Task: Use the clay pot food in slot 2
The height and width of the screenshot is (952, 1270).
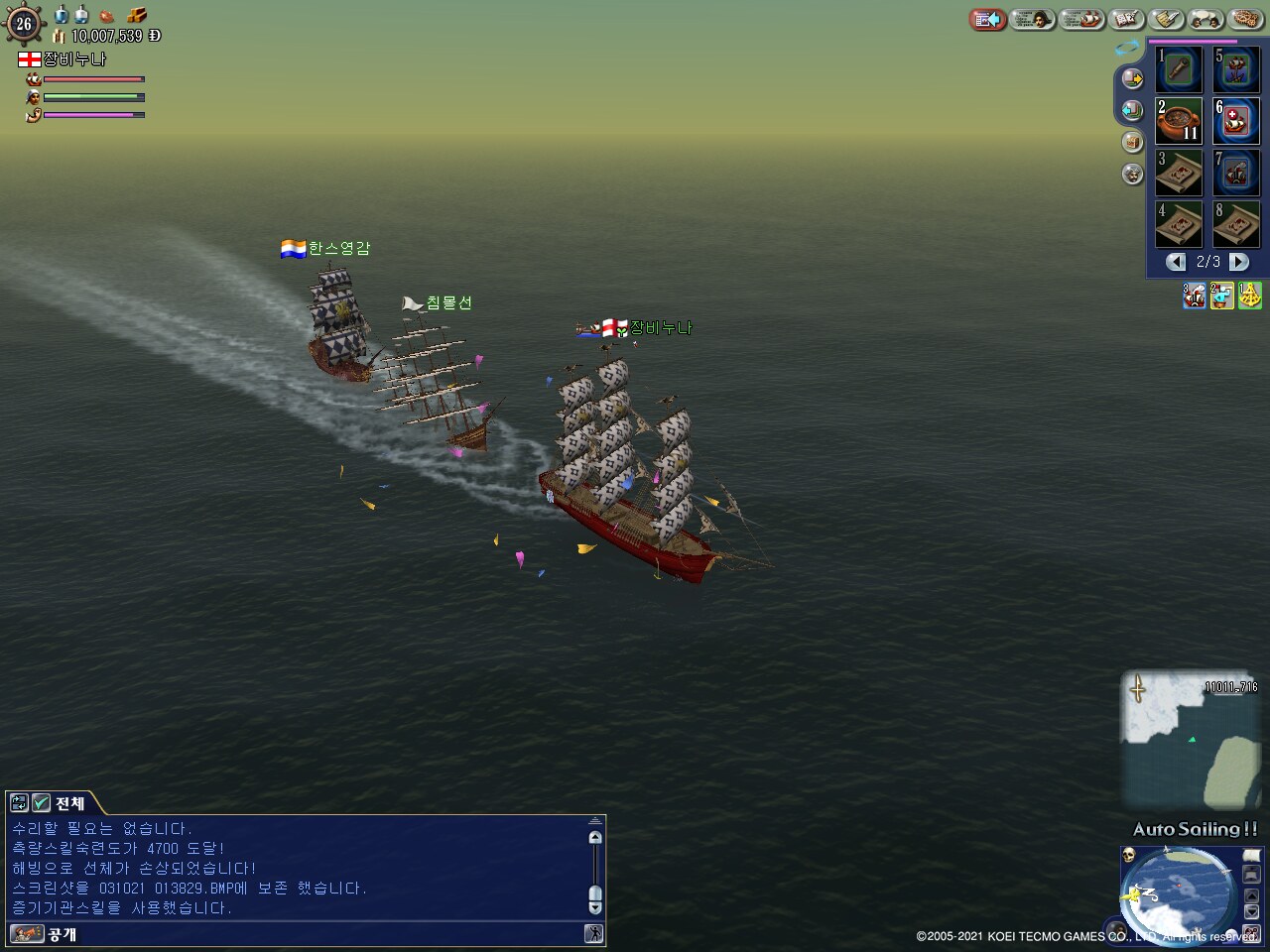Action: point(1180,121)
